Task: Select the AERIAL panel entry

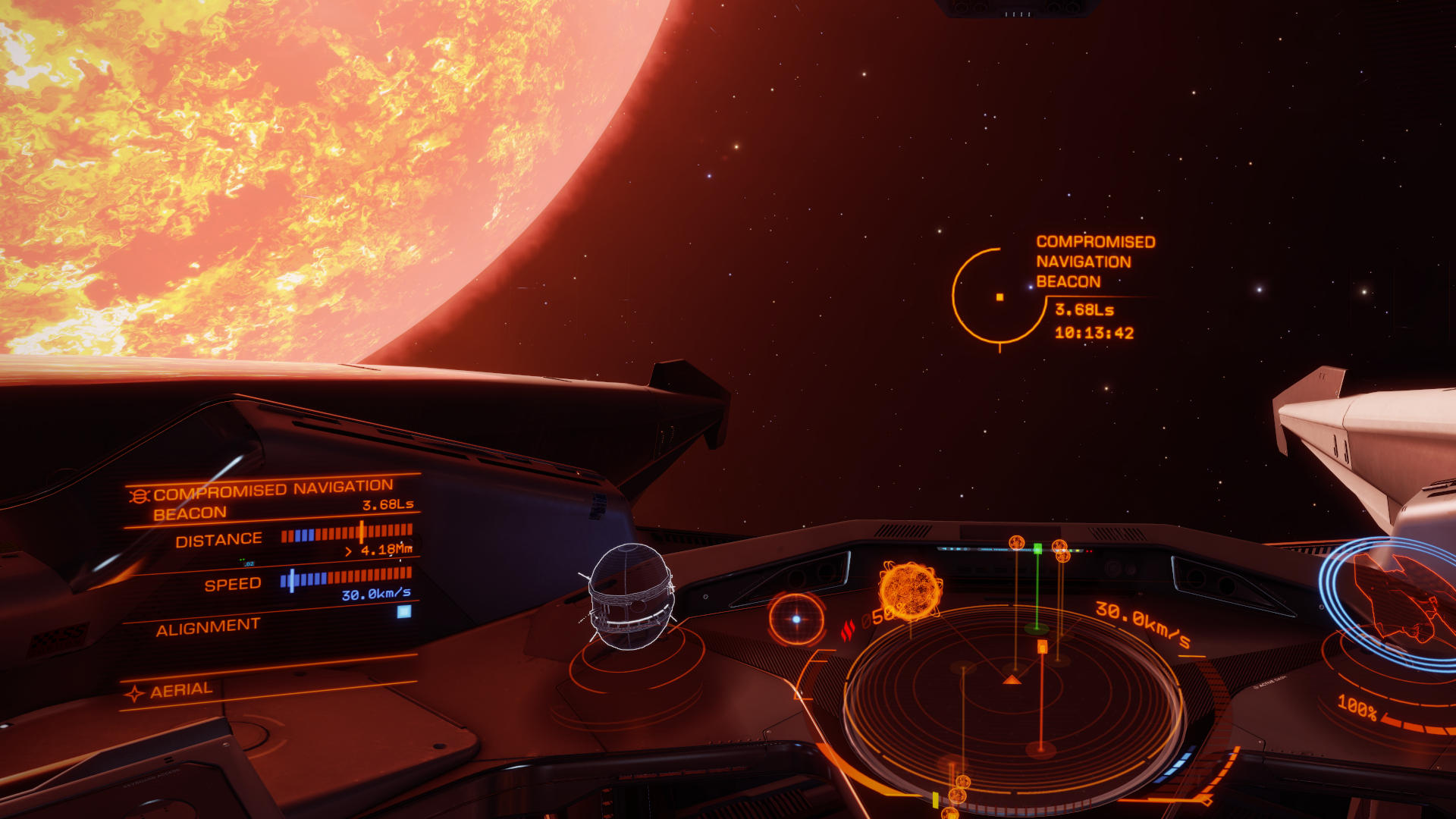Action: 182,691
